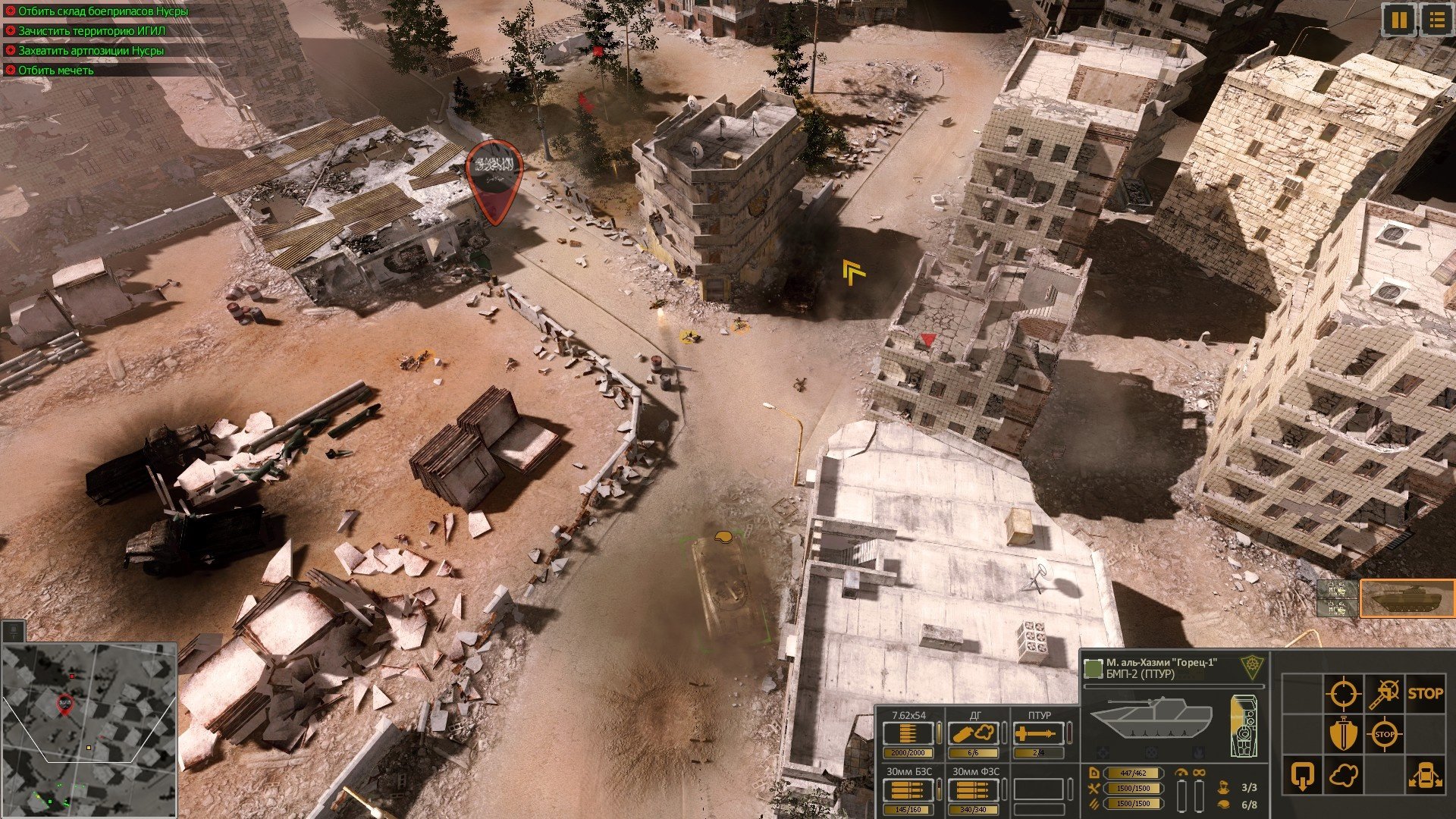Click the crosshair STOP hold-fire command
Viewport: 1456px width, 819px height.
tap(1384, 734)
